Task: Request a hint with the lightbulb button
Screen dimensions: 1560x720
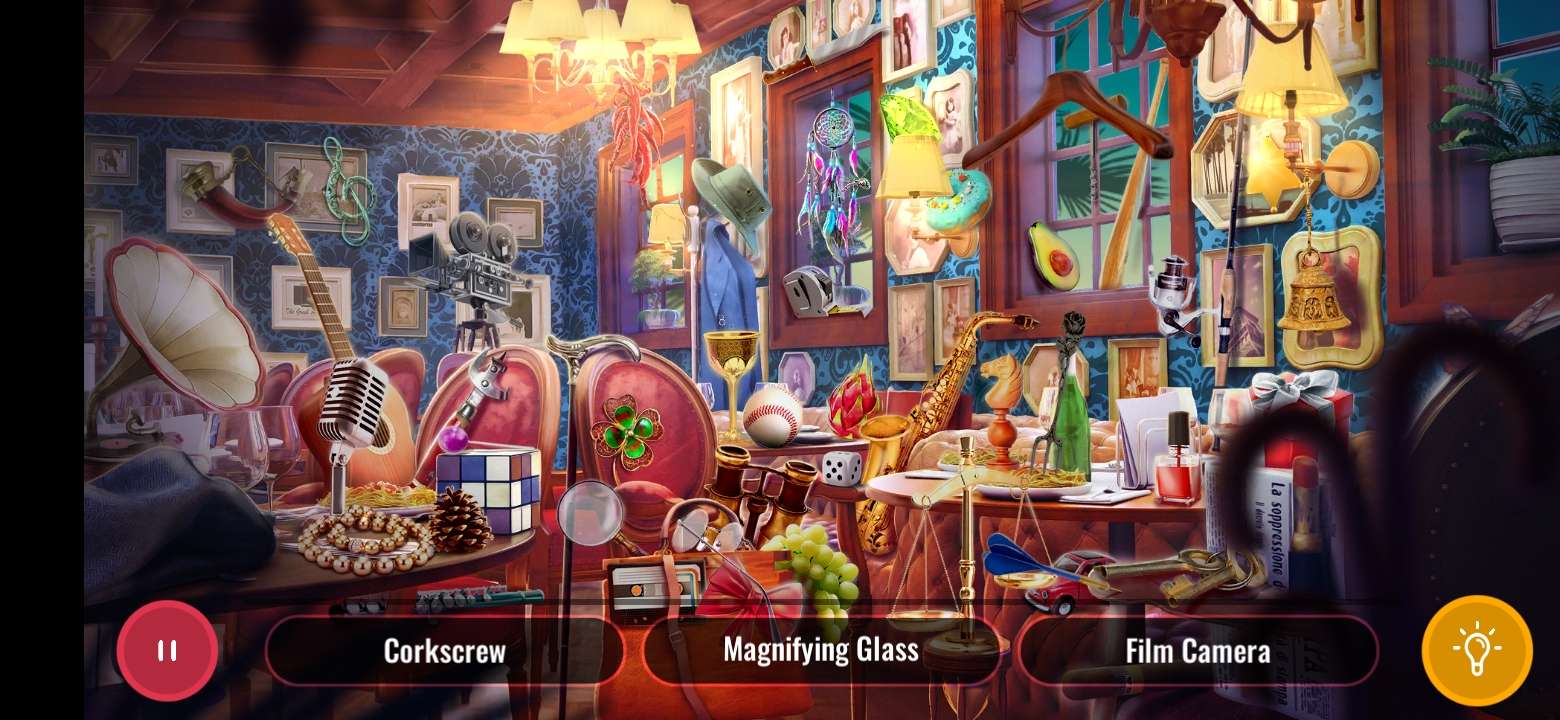Action: tap(1479, 649)
